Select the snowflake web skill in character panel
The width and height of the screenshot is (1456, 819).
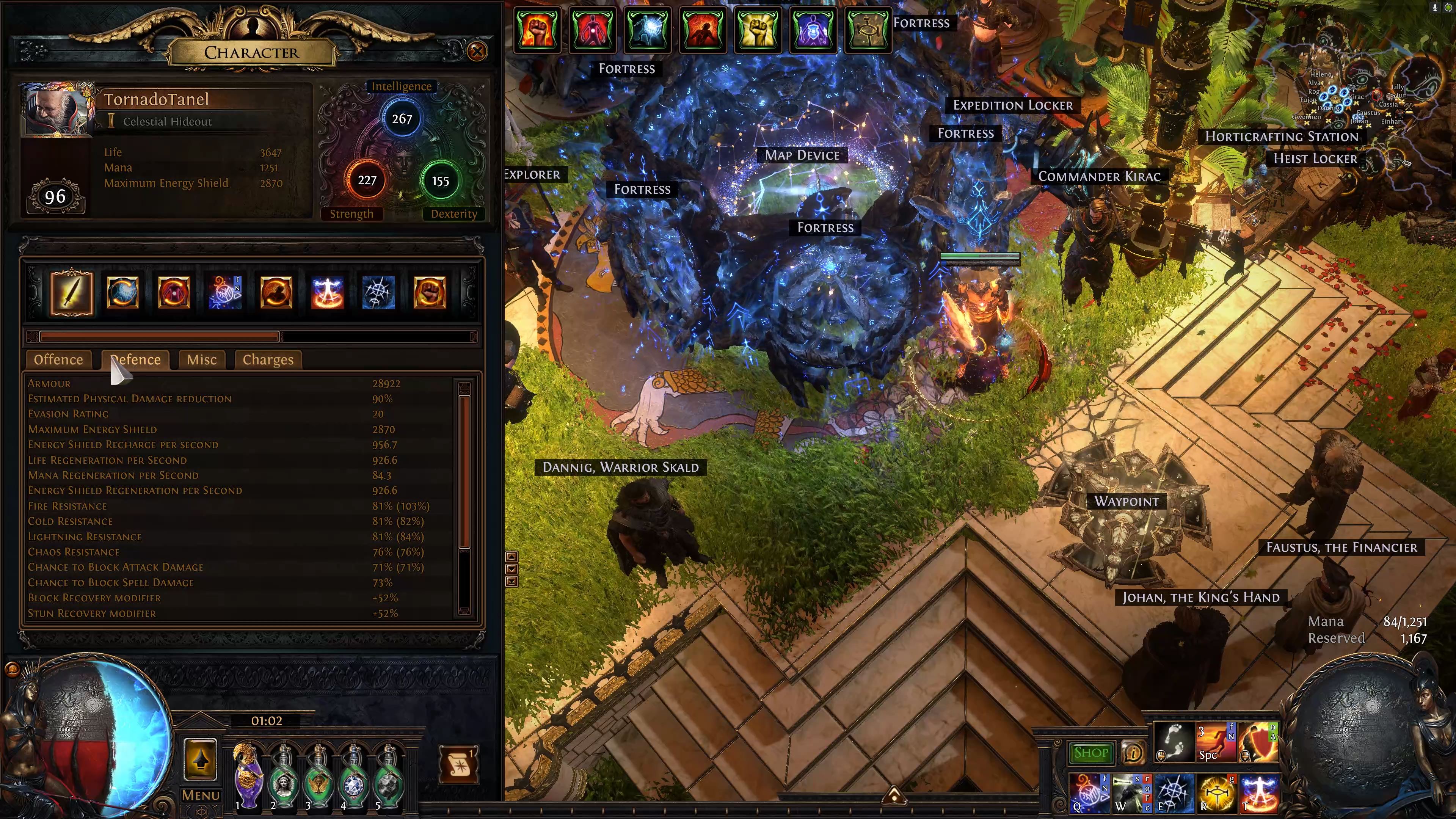(x=378, y=293)
